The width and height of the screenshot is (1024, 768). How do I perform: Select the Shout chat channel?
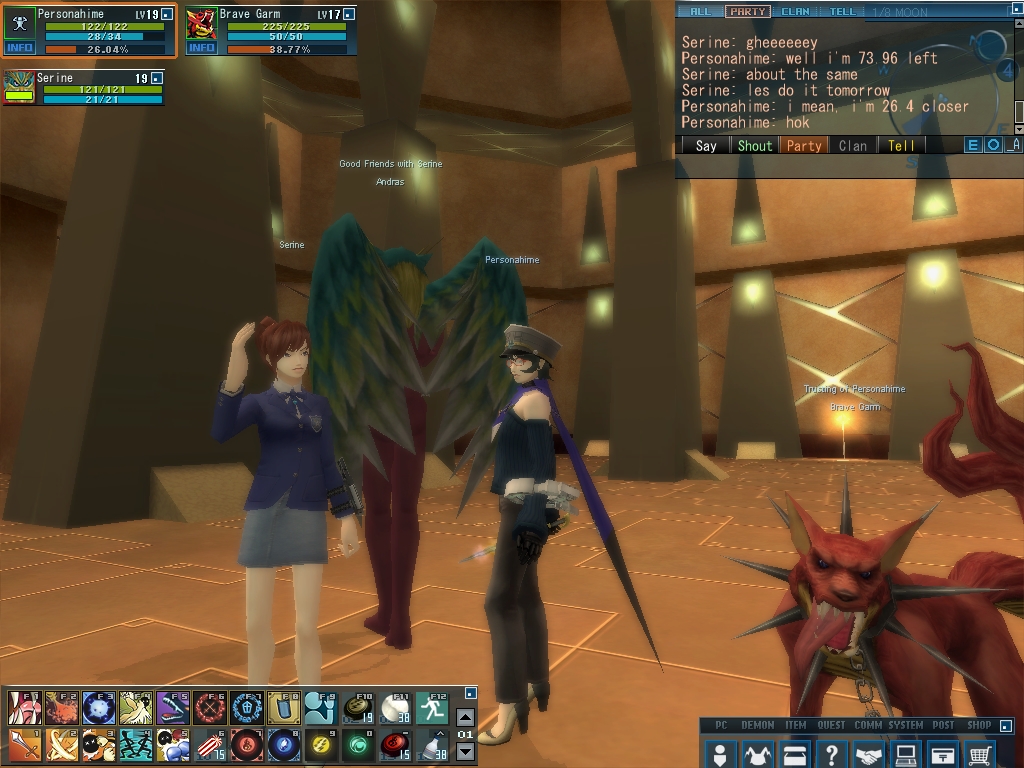(755, 146)
